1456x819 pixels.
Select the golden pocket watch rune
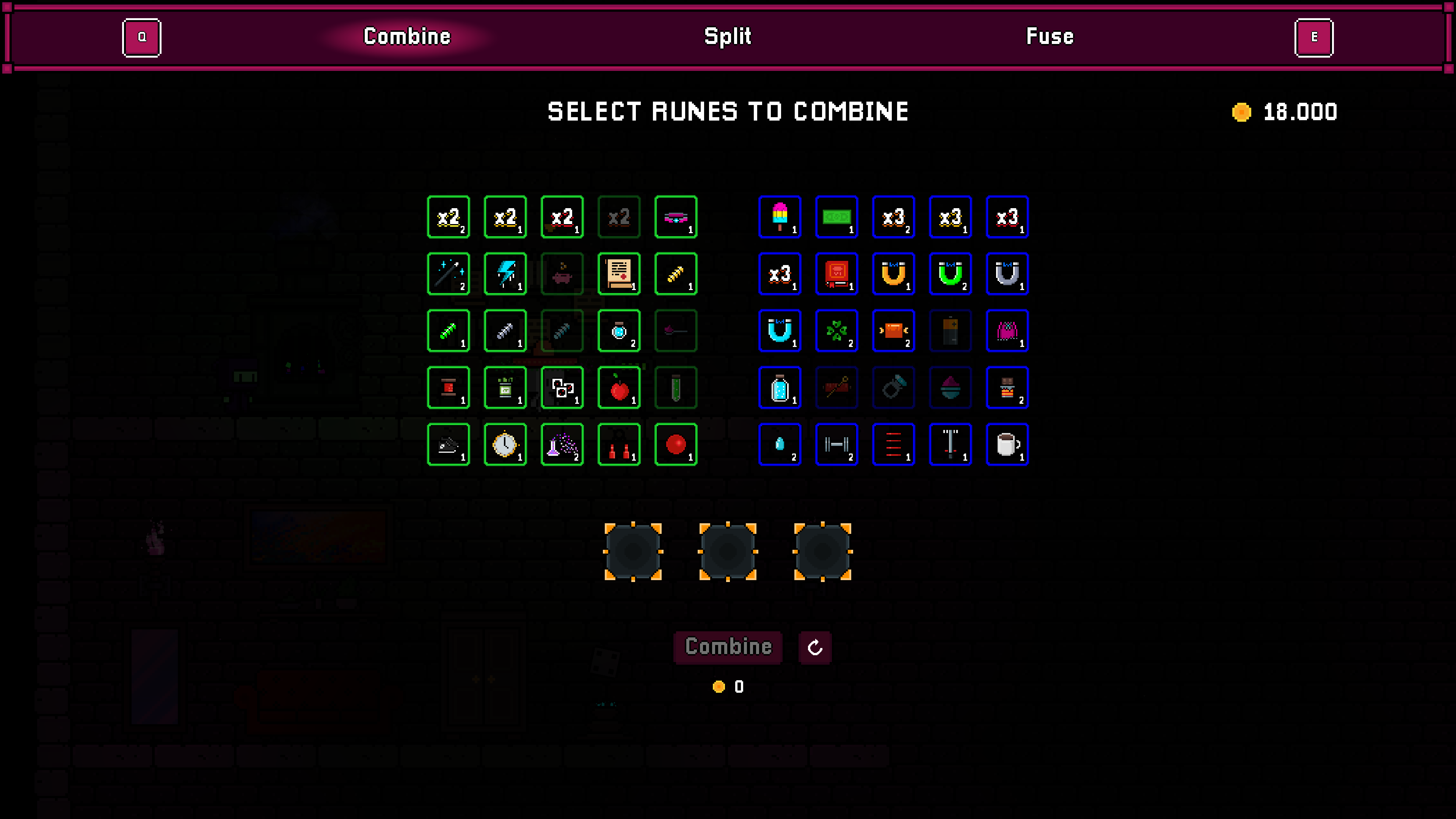coord(505,444)
